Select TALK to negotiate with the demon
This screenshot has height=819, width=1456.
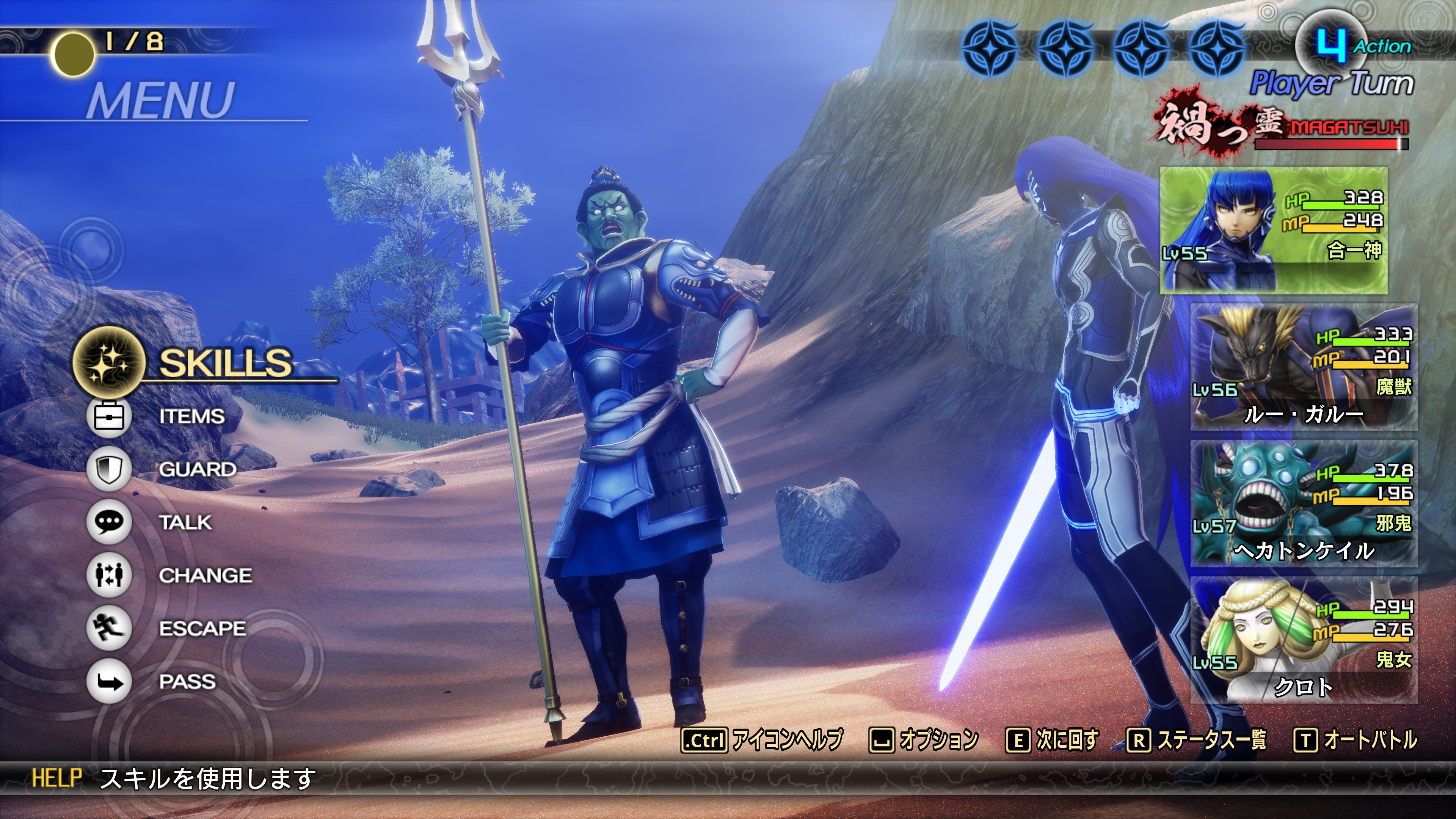point(185,522)
